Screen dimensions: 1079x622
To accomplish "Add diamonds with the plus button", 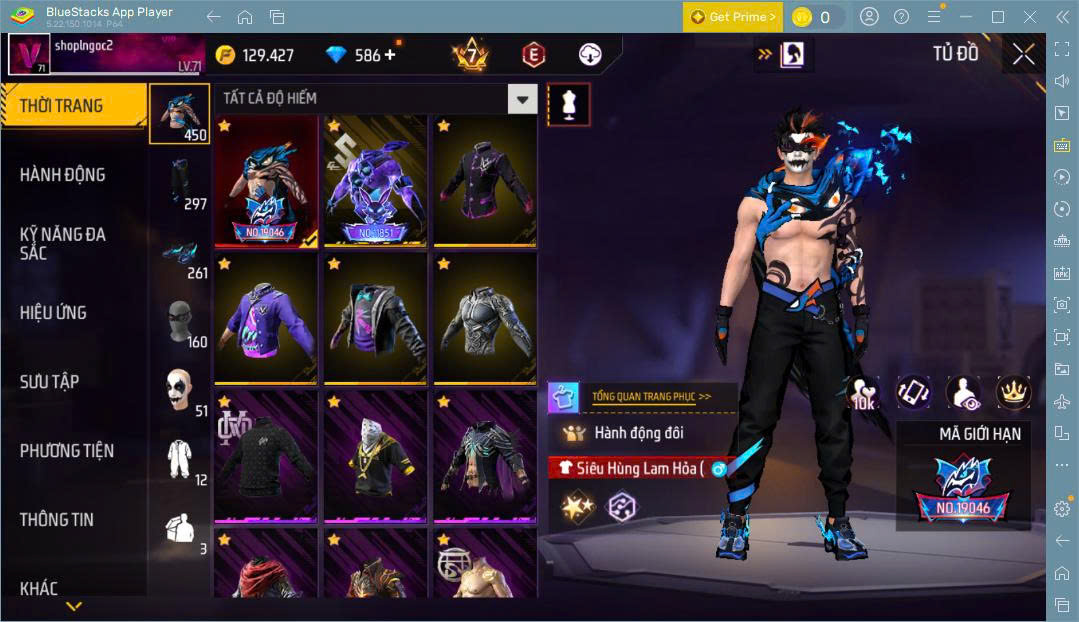I will pyautogui.click(x=389, y=55).
